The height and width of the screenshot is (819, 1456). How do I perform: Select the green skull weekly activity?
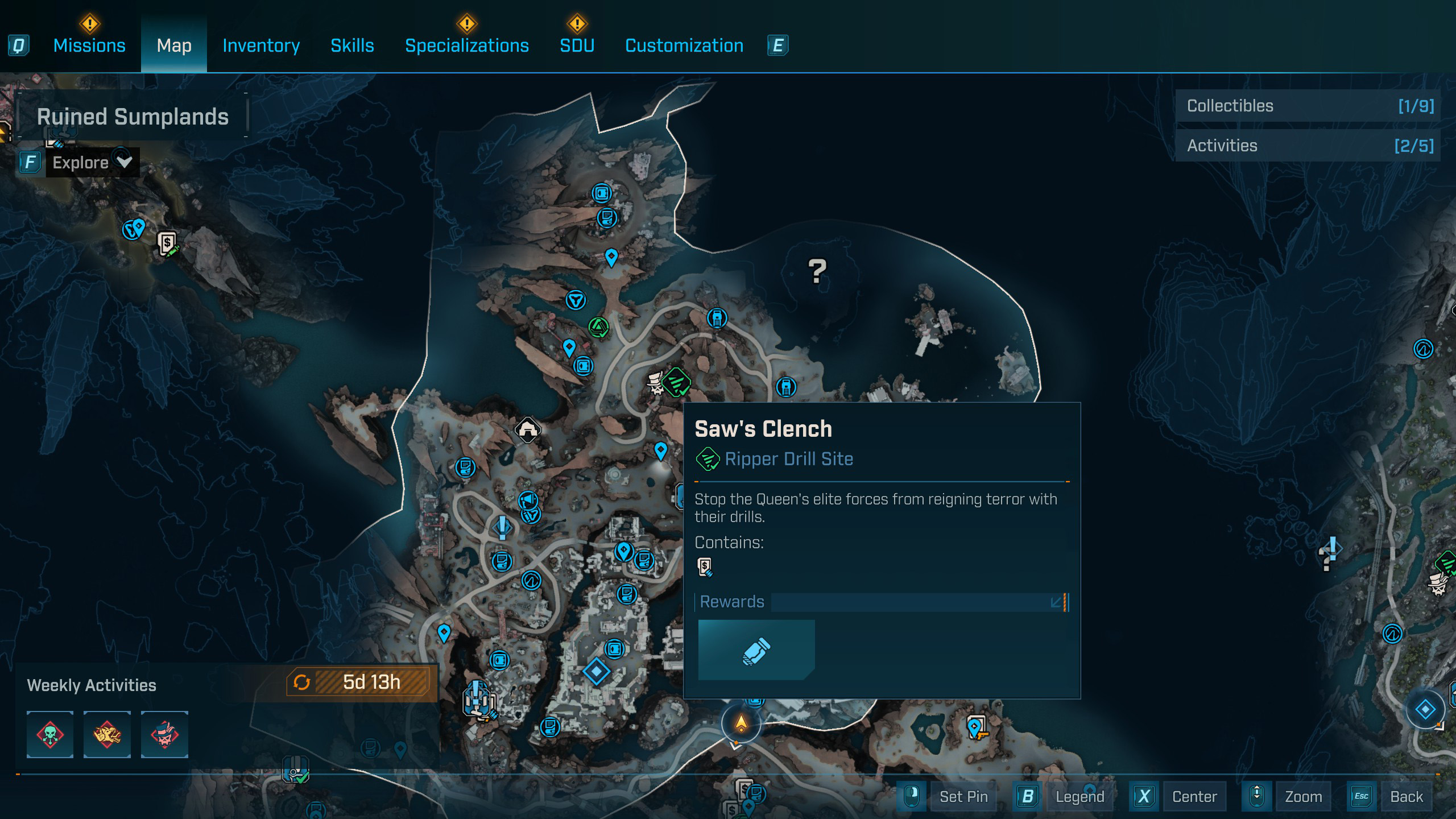coord(50,734)
